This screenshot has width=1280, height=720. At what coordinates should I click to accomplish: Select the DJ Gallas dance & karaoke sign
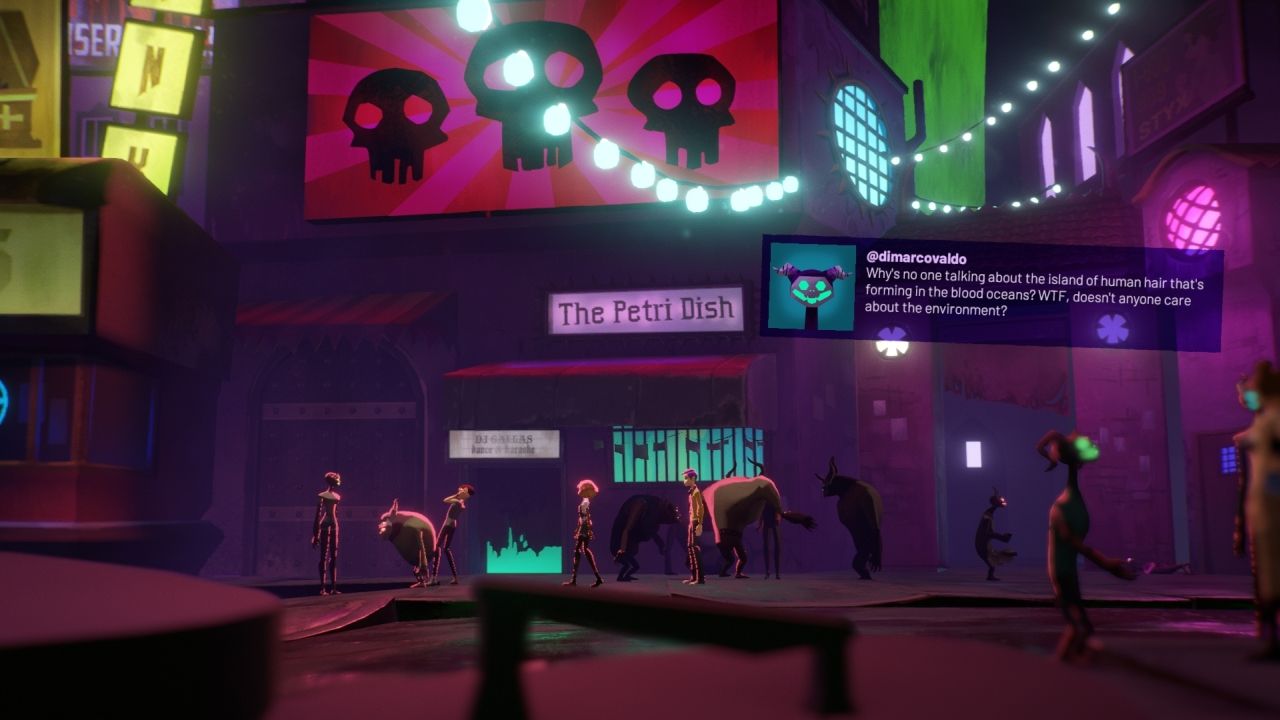[507, 442]
